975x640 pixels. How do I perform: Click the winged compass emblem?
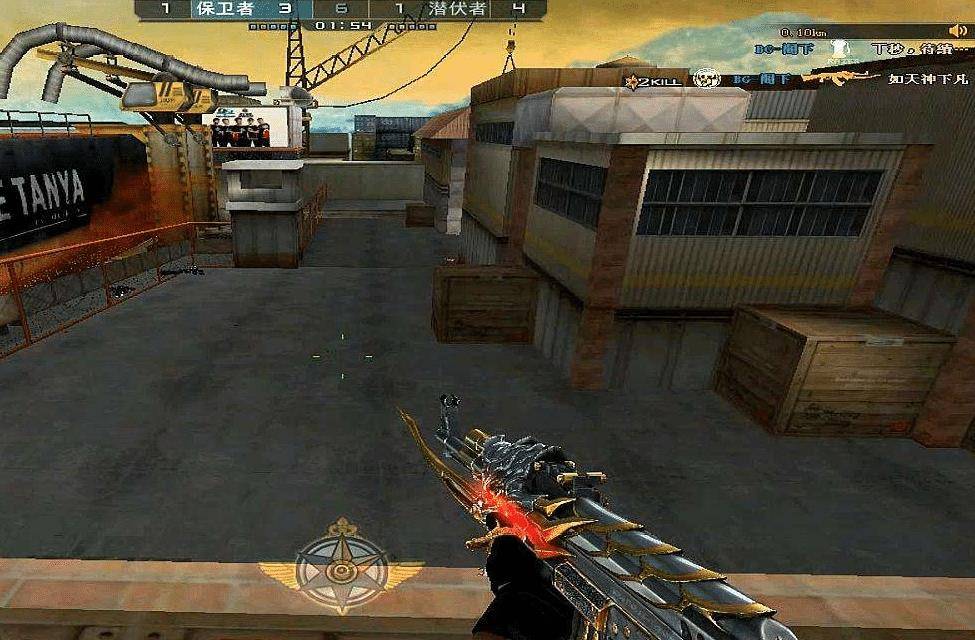point(341,567)
